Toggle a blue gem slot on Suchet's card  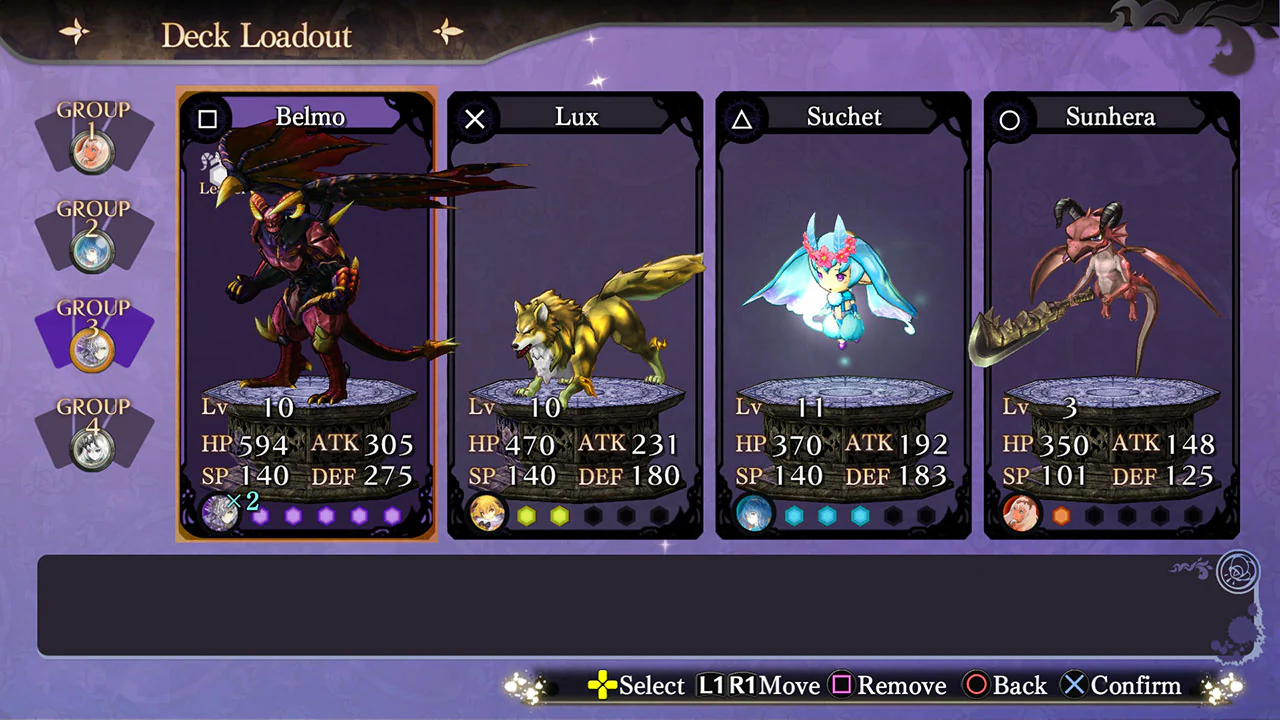tap(795, 515)
